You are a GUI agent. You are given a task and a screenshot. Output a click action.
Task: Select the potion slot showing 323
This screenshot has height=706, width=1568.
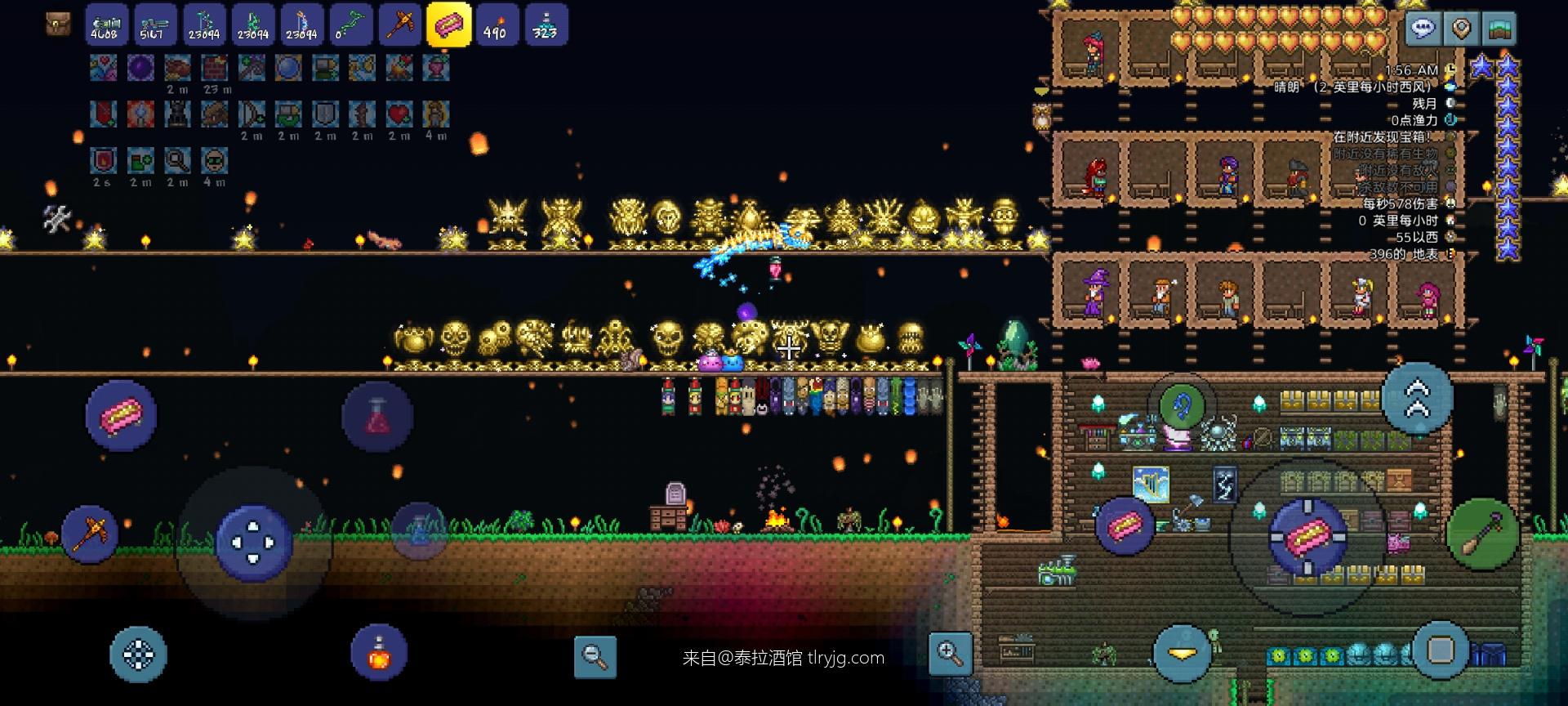pyautogui.click(x=545, y=25)
